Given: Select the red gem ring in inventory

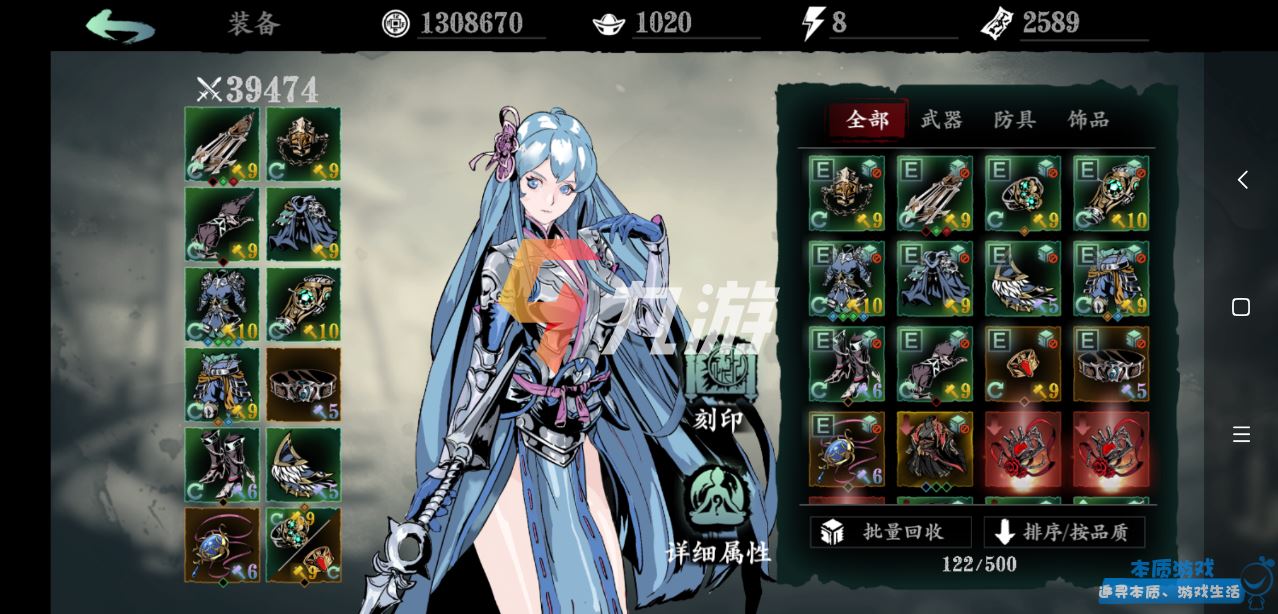Looking at the screenshot, I should pyautogui.click(x=1022, y=364).
